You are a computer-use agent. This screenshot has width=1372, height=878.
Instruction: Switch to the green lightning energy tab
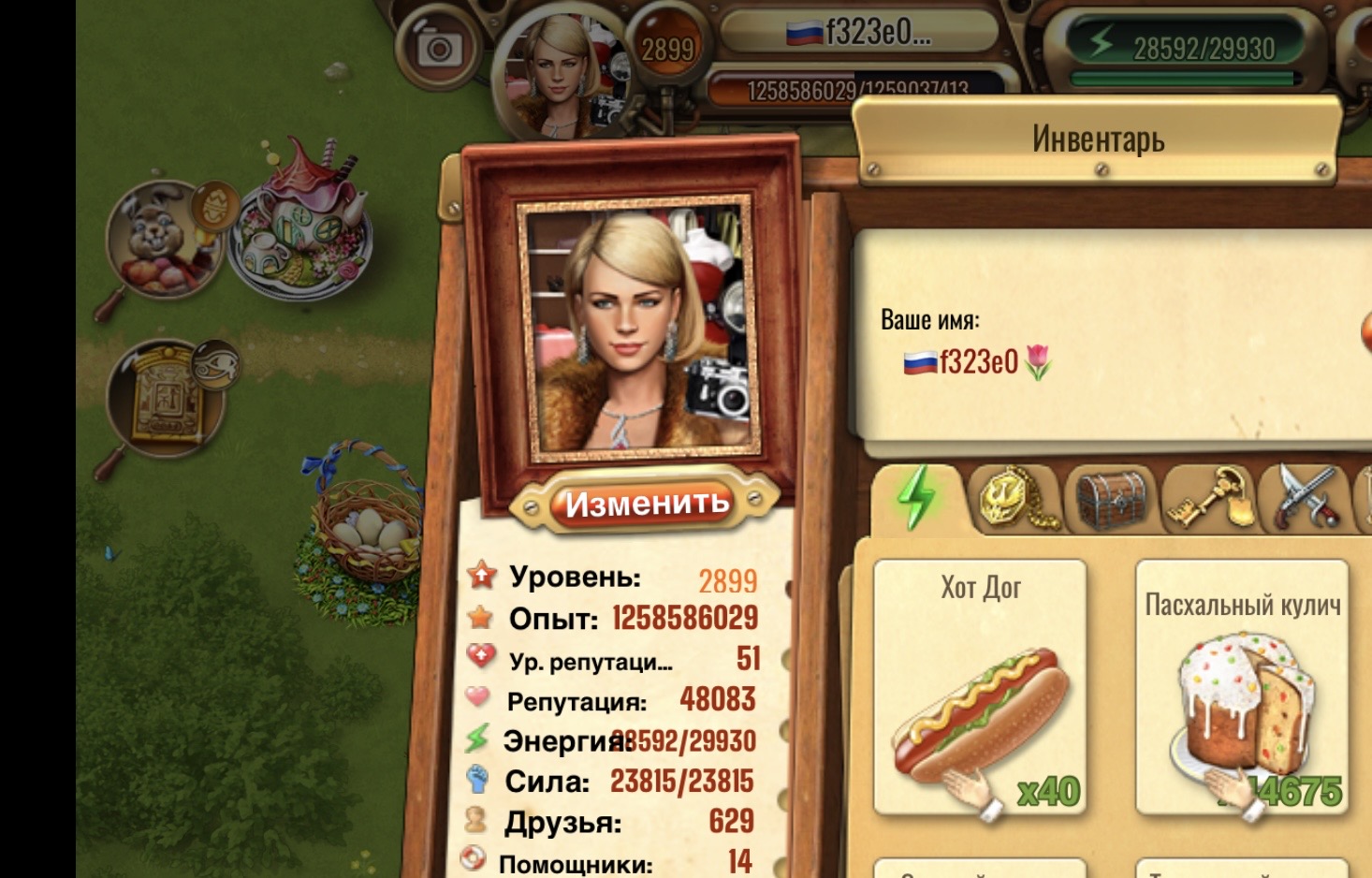click(916, 498)
